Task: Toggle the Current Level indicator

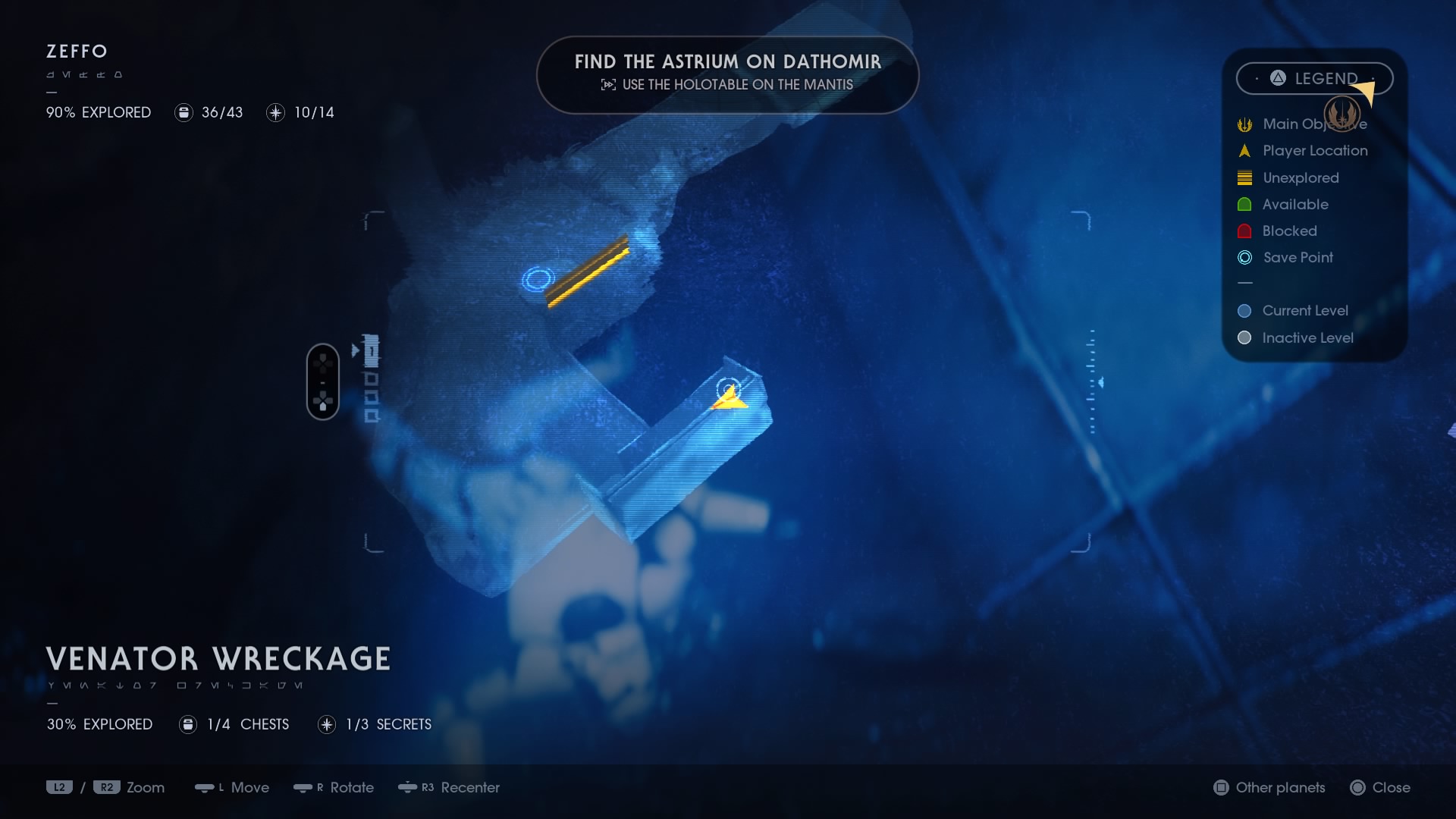Action: 1244,310
